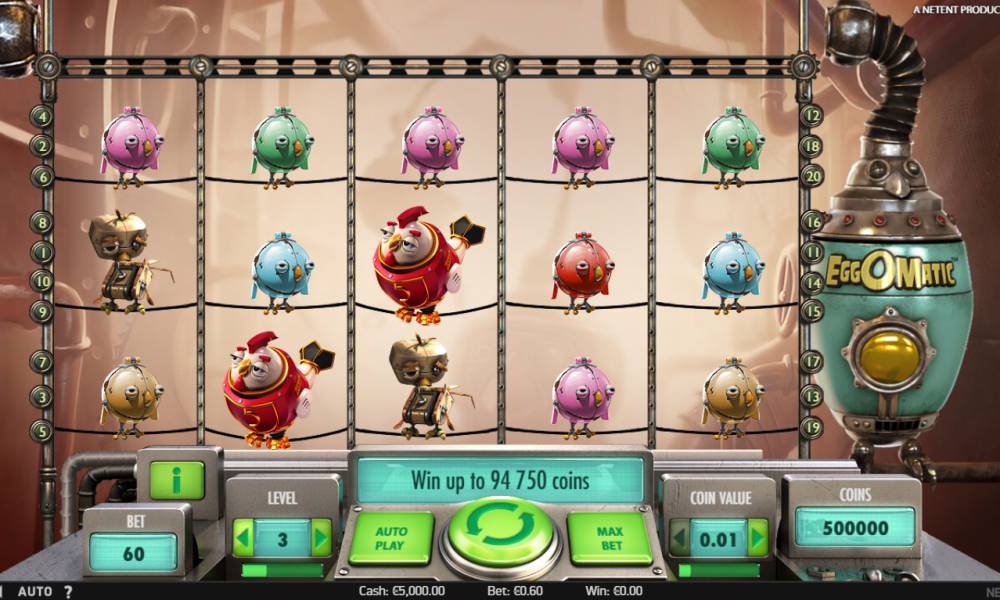Show help via the question mark
The width and height of the screenshot is (1000, 600).
pyautogui.click(x=68, y=591)
